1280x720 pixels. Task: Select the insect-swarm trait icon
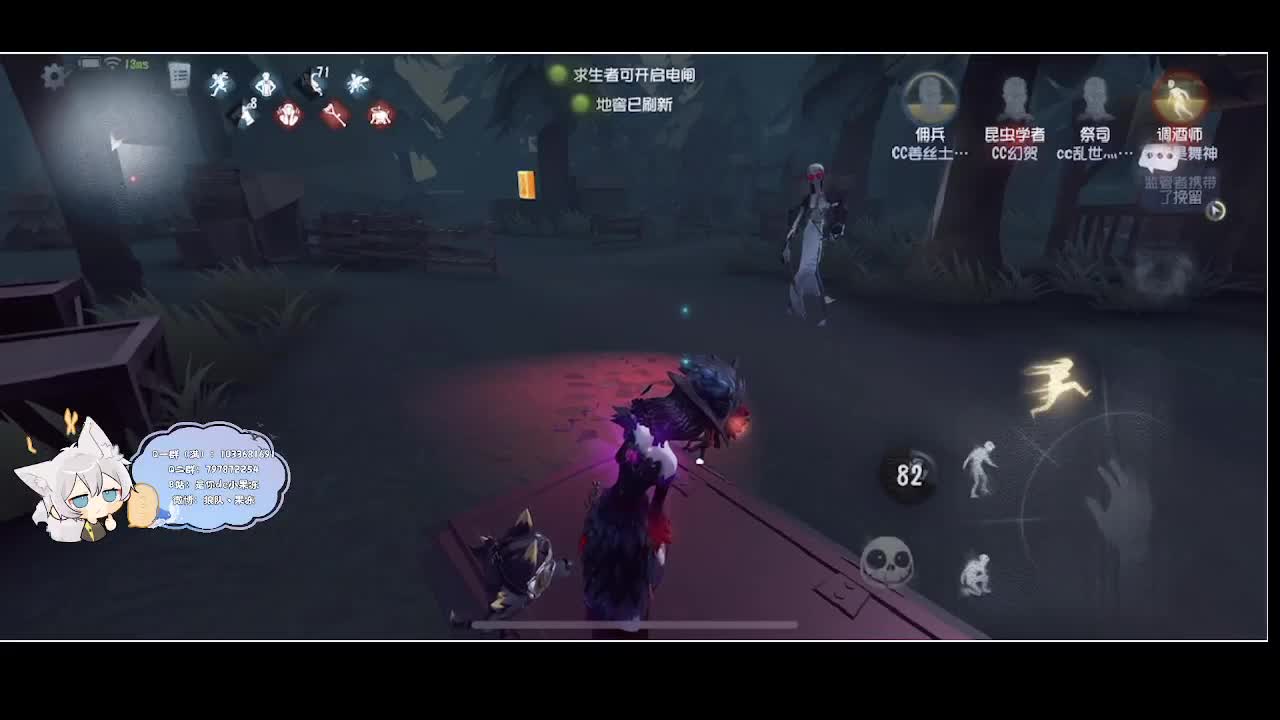[358, 83]
